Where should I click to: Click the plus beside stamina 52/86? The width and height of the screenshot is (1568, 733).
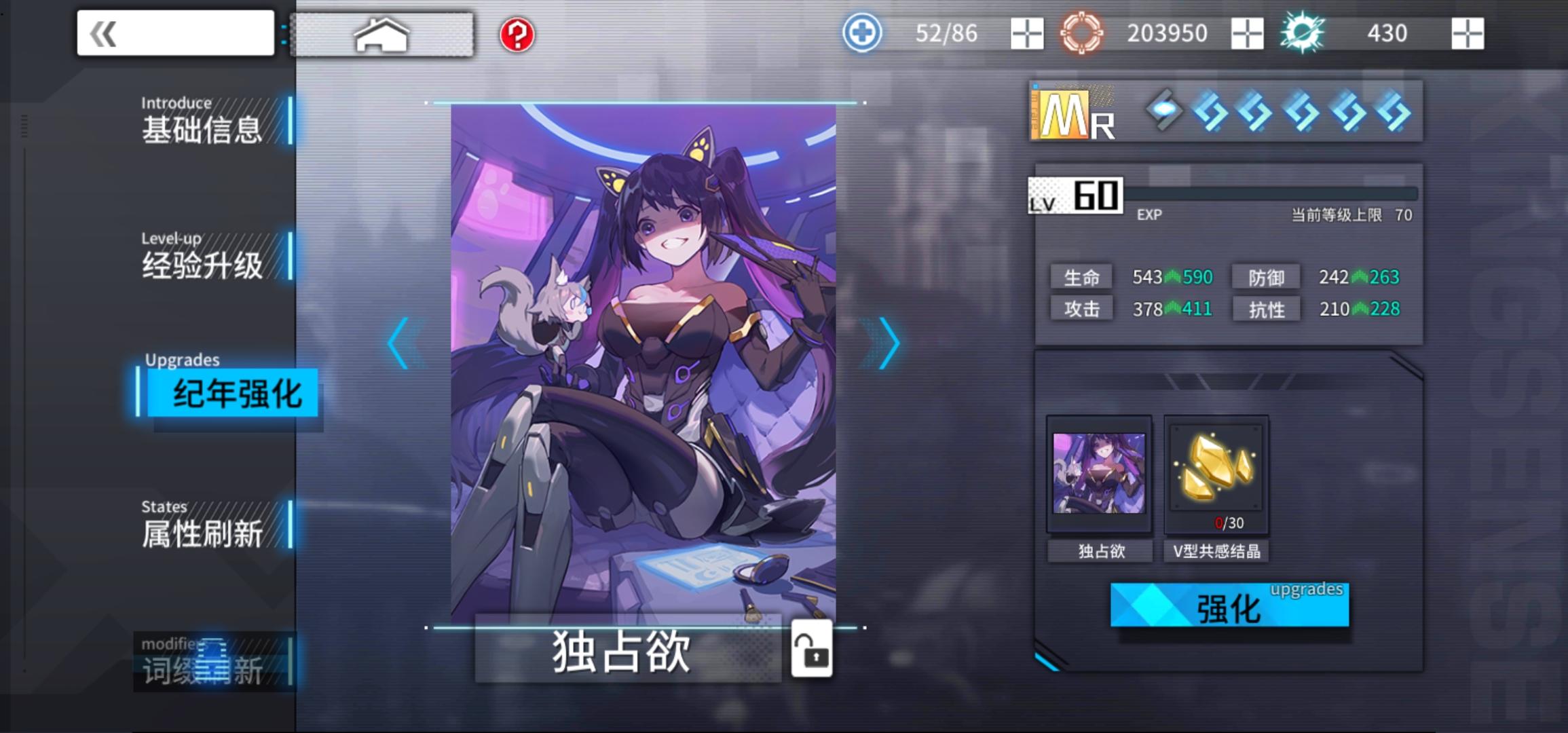(1026, 33)
